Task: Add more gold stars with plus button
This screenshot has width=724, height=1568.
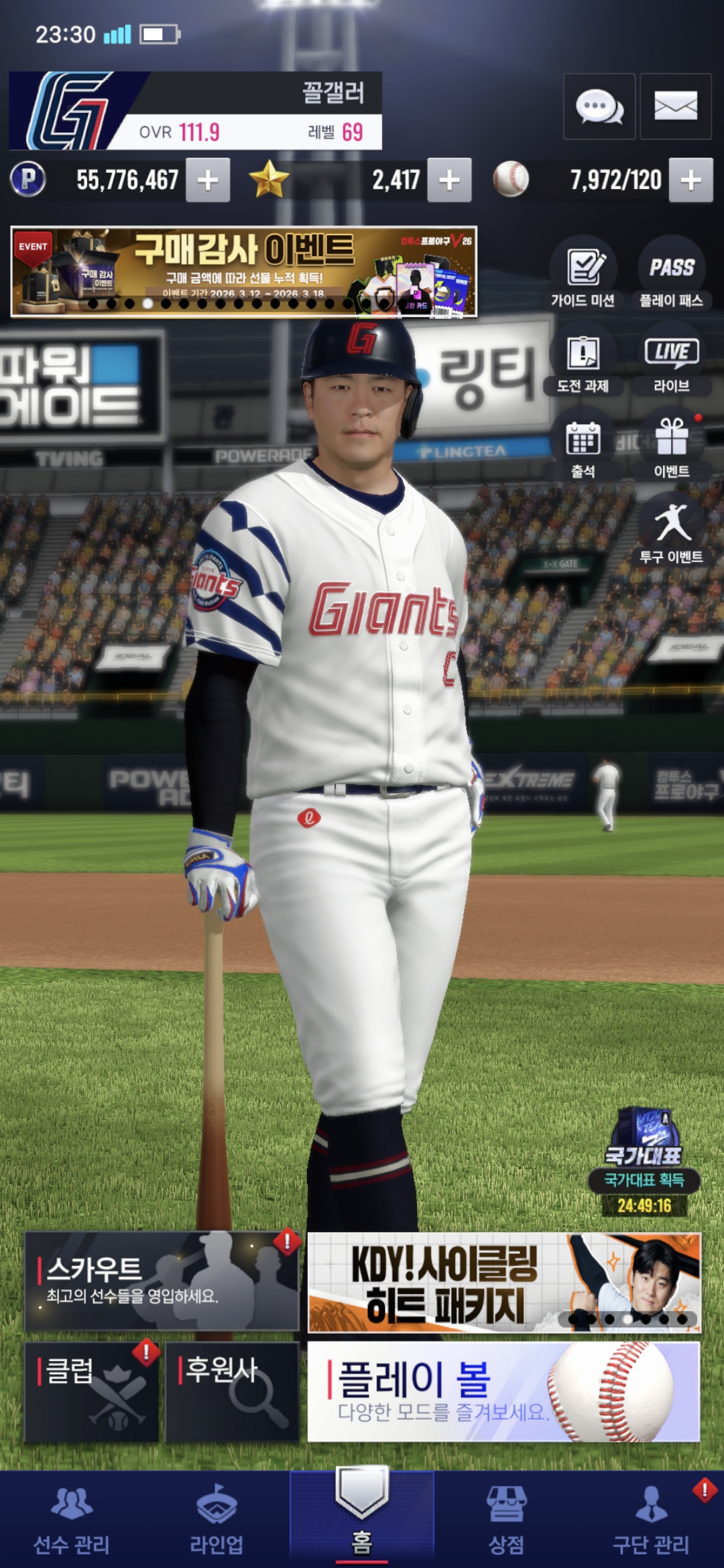Action: 449,180
